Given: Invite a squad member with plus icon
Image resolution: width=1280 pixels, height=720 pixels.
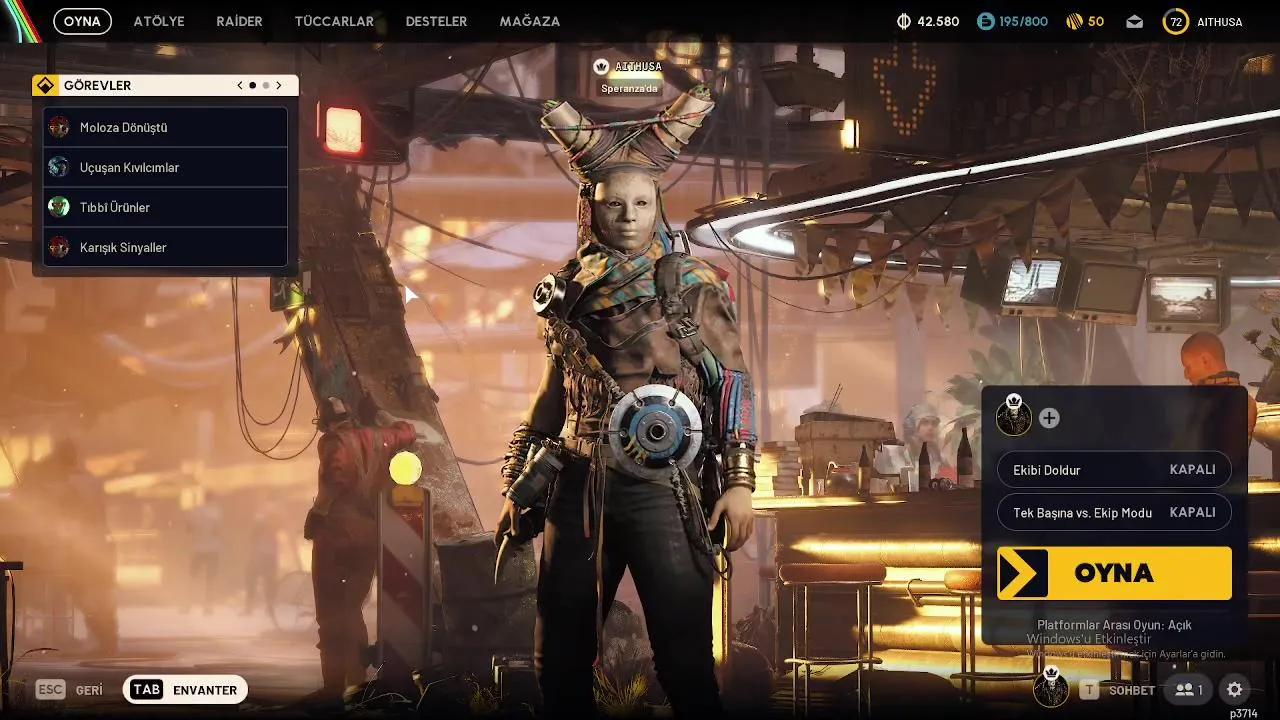Looking at the screenshot, I should (x=1049, y=418).
